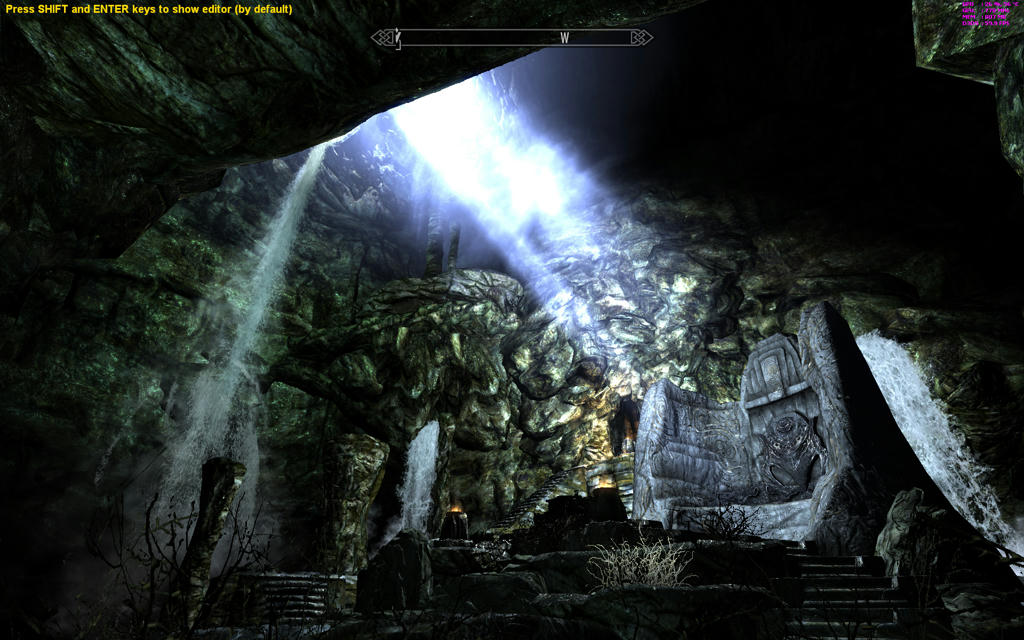Click the compass bar showing West
Screen dimensions: 1024x640
click(512, 38)
